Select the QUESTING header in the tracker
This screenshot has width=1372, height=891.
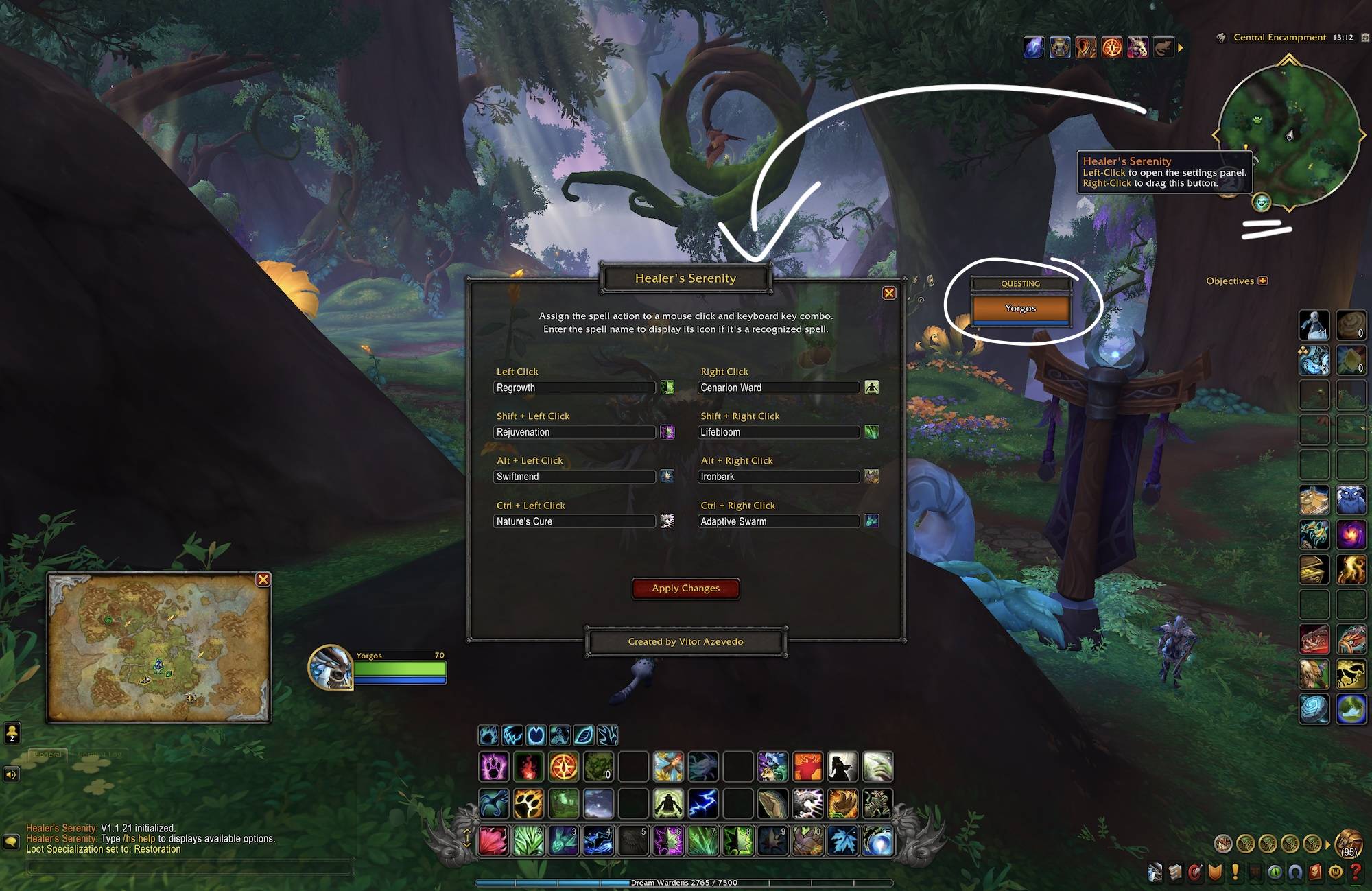(x=1020, y=283)
